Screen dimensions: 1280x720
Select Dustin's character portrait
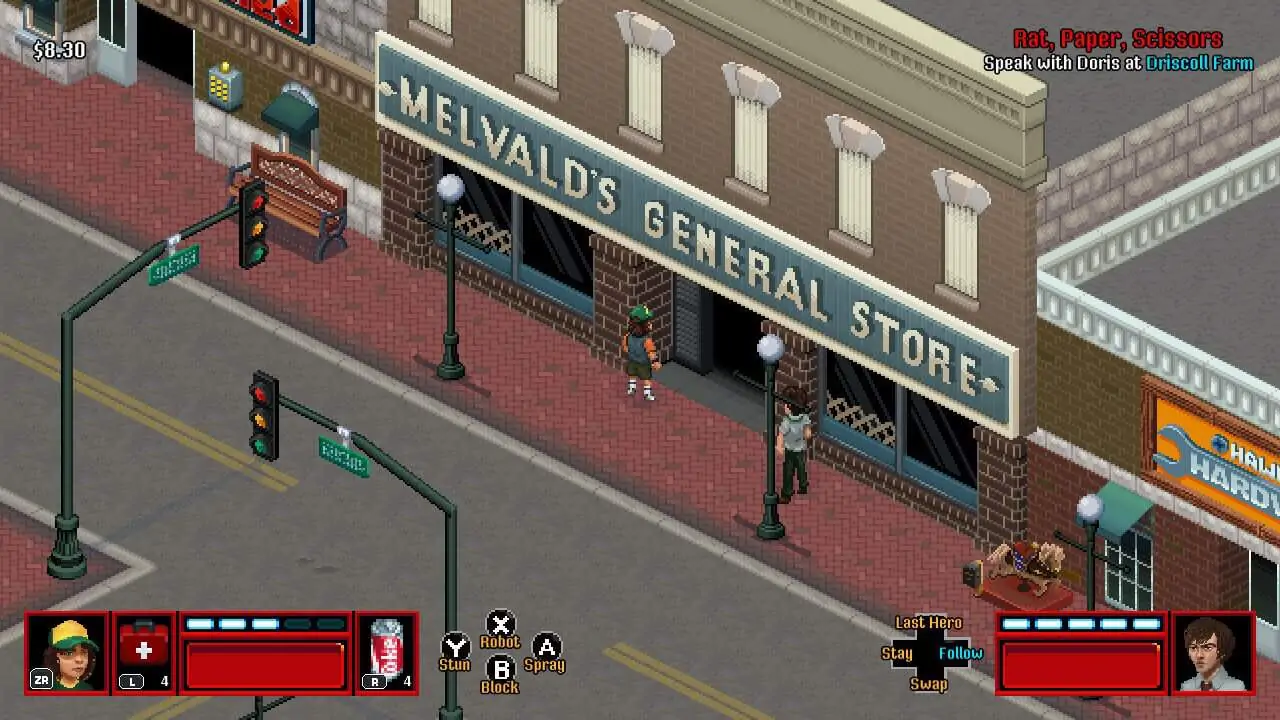click(68, 652)
